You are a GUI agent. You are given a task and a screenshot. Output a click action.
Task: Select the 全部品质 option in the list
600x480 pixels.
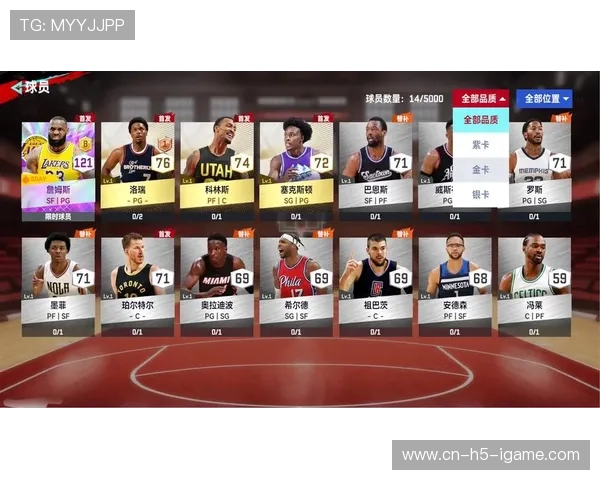[x=481, y=120]
